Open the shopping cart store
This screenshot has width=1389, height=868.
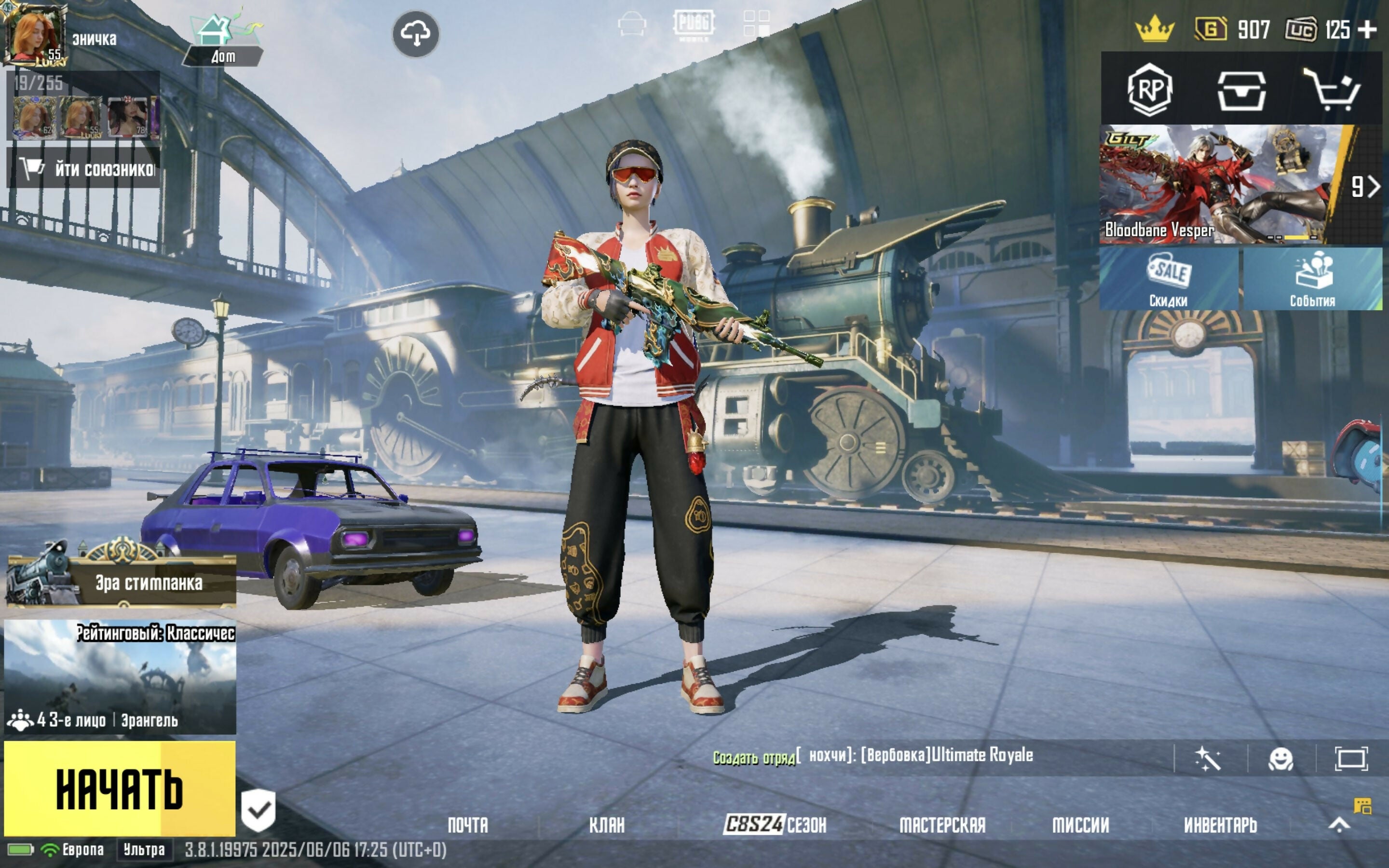click(1332, 90)
